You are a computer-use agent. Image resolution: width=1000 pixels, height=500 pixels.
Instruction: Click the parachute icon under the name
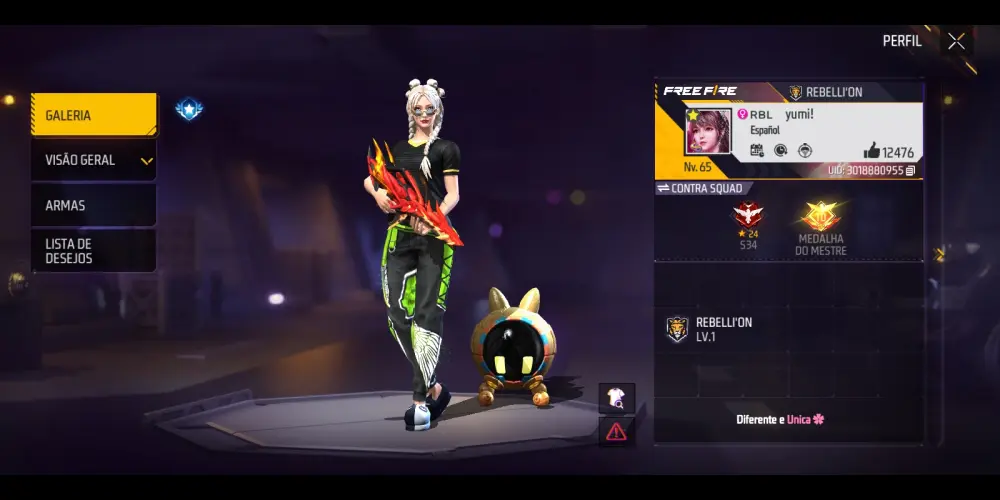[804, 151]
